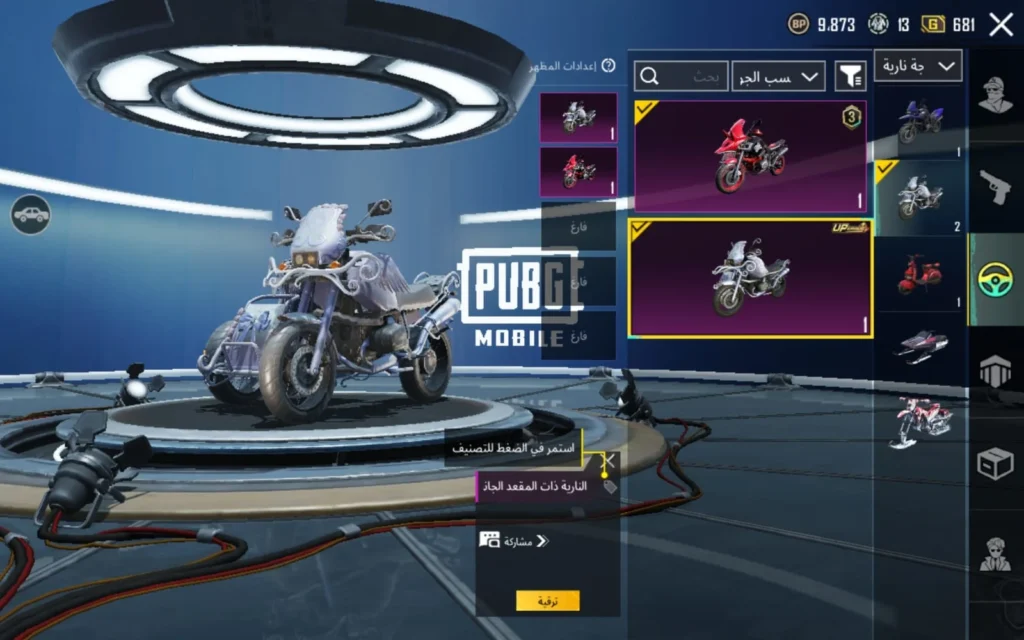Viewport: 1024px width, 640px height.
Task: Choose the blue motorcycle in the list
Action: click(919, 122)
